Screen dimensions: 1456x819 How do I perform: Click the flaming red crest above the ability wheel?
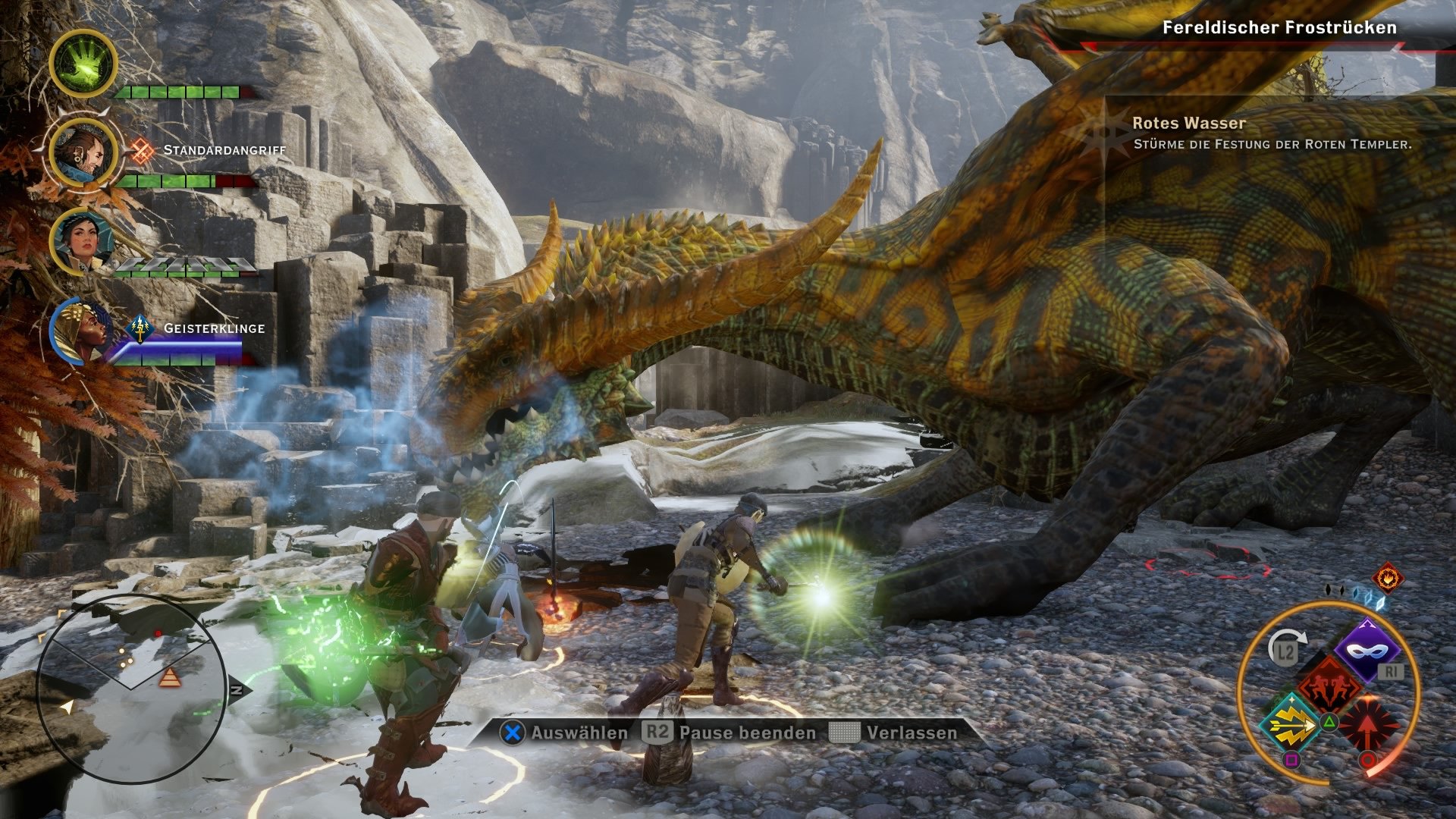(x=1387, y=579)
